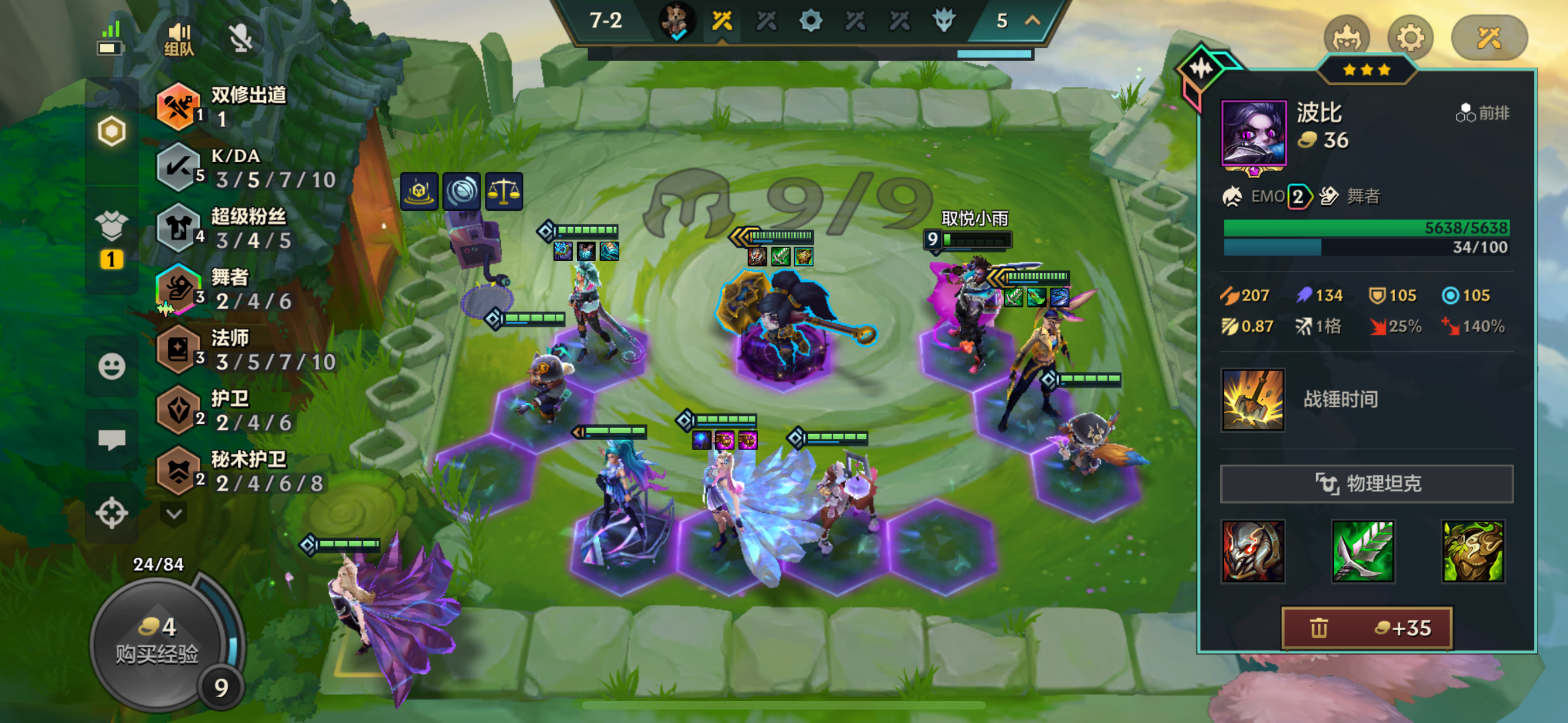
Task: Buy experience with the 购买经验 button
Action: (157, 642)
